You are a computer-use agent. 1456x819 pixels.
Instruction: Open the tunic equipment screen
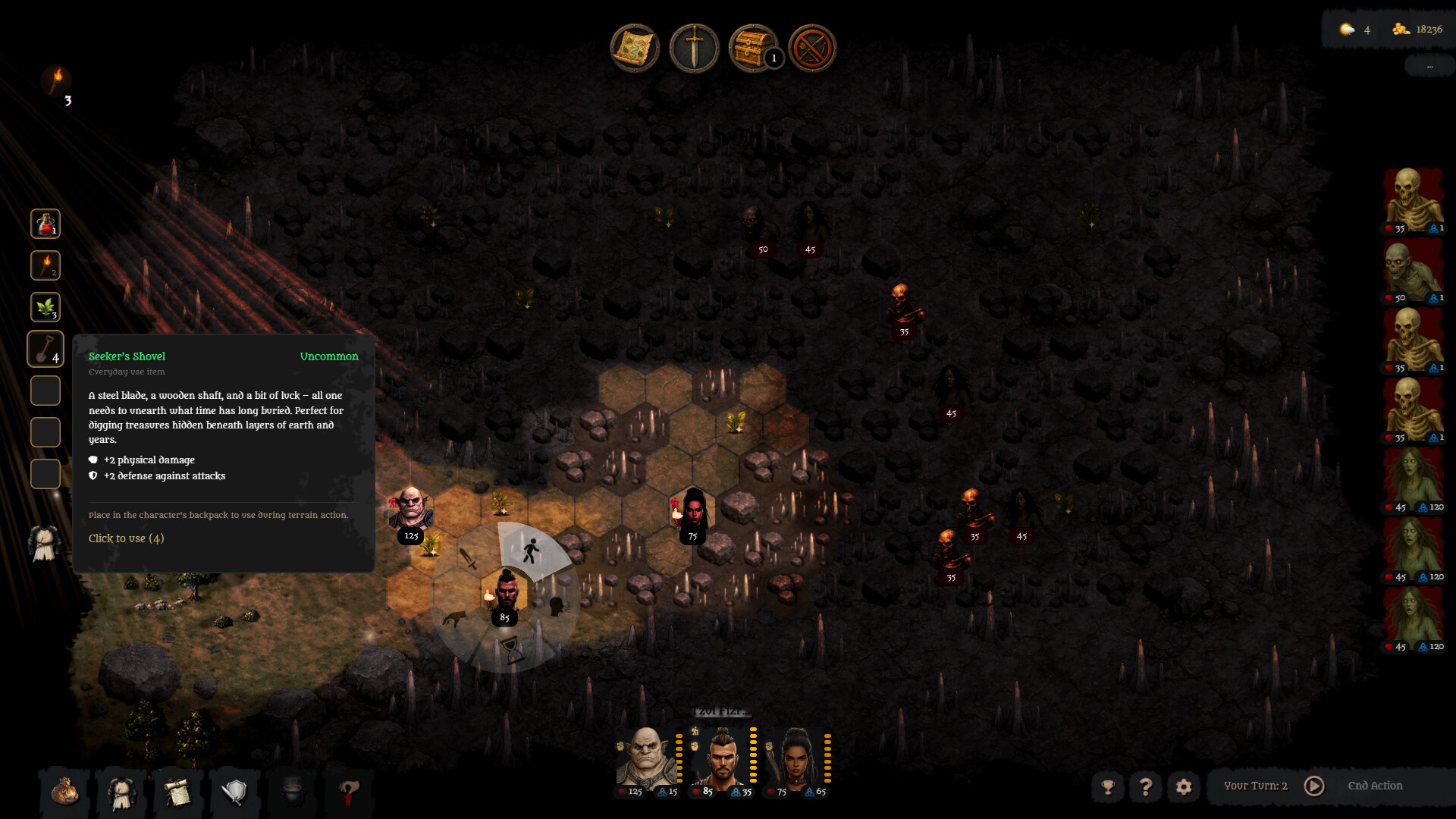click(121, 792)
